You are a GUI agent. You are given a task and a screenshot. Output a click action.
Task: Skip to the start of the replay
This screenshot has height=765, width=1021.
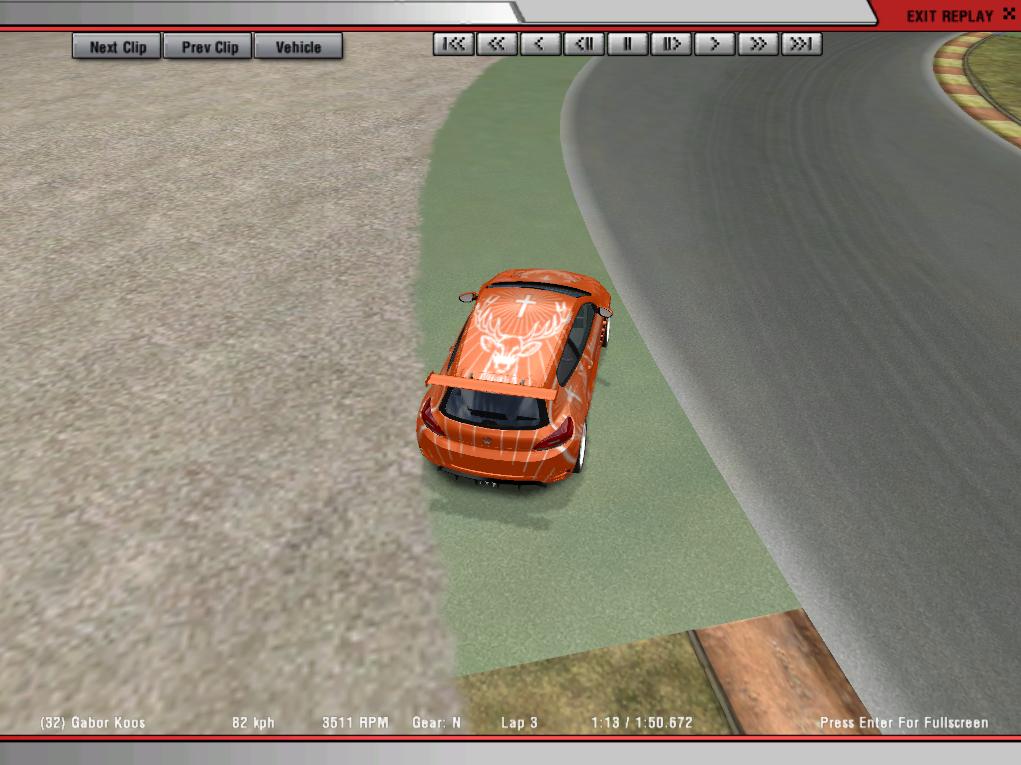(453, 44)
